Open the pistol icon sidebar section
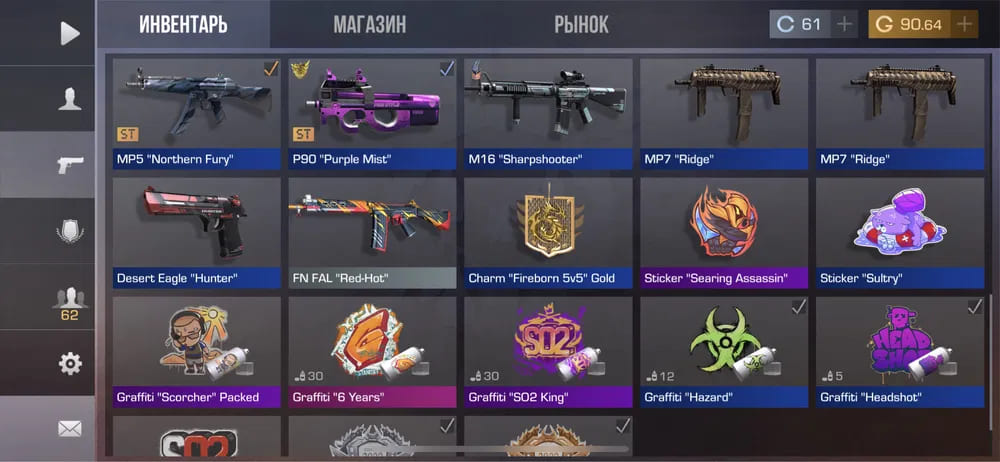Screen dimensions: 1000x462 tap(69, 165)
